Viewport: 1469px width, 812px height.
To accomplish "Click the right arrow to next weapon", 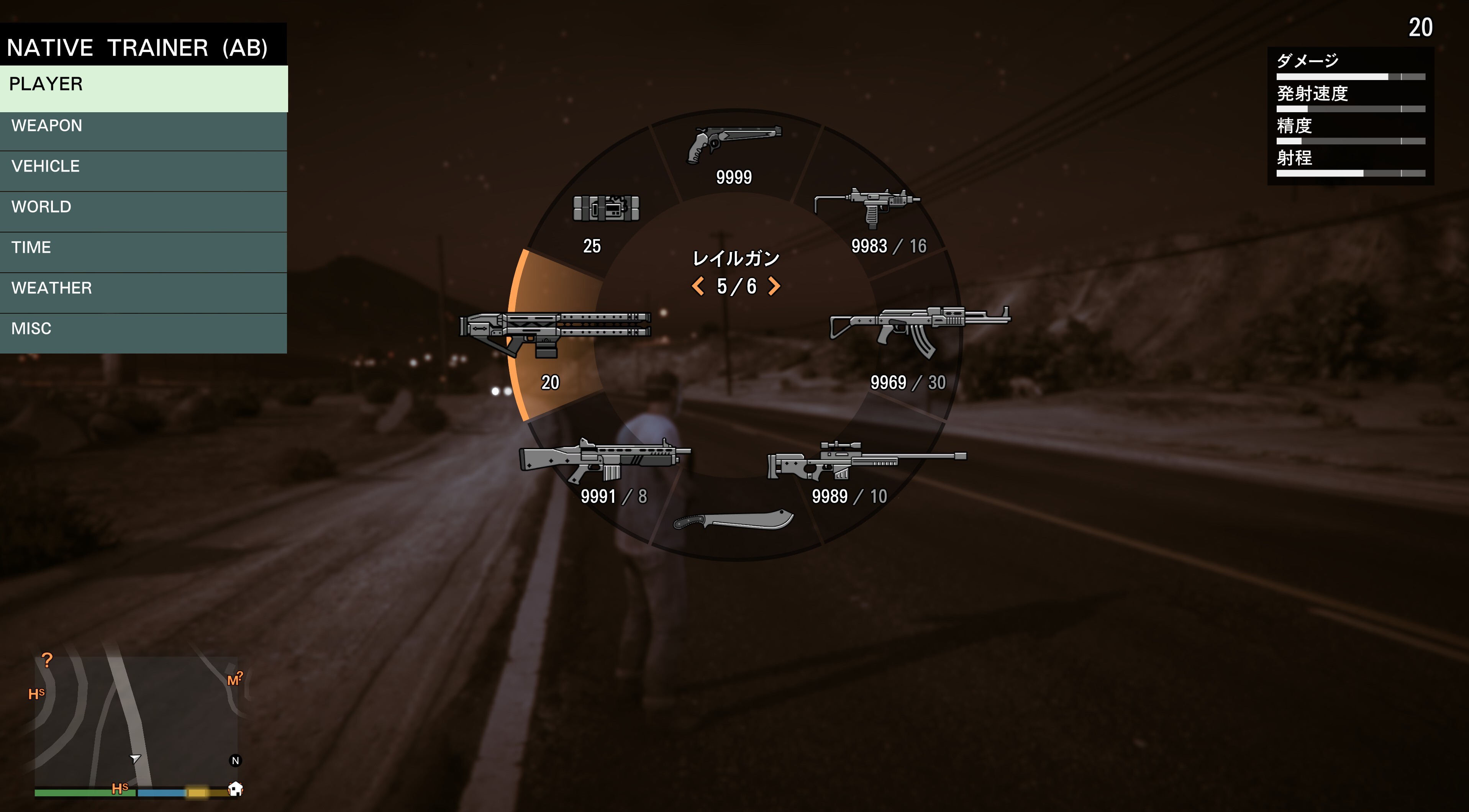I will pyautogui.click(x=774, y=286).
